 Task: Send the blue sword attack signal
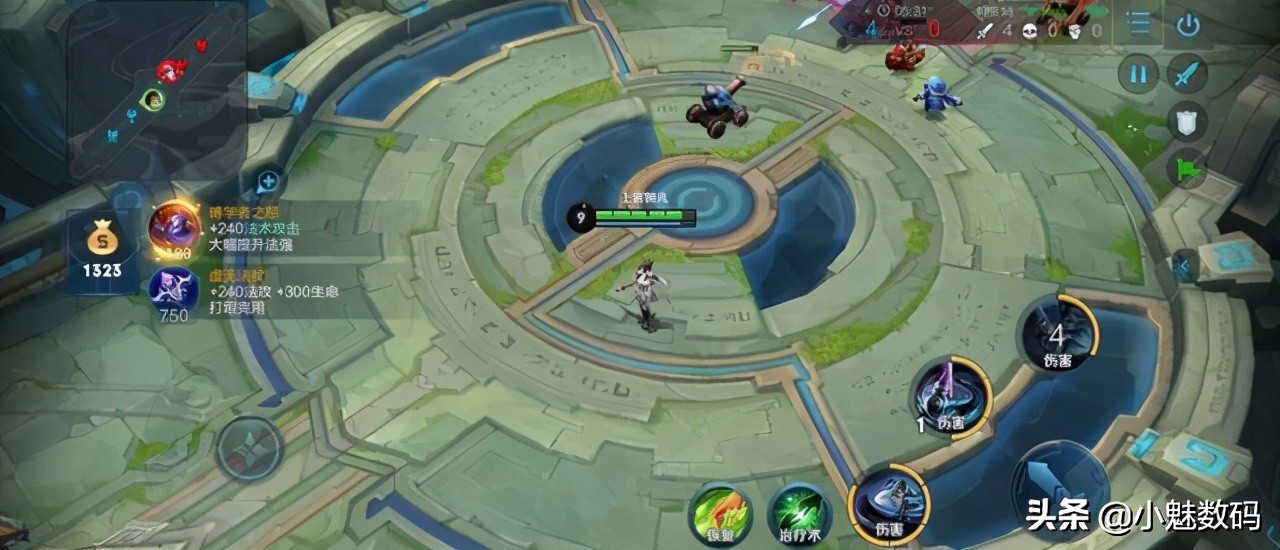pyautogui.click(x=1187, y=74)
